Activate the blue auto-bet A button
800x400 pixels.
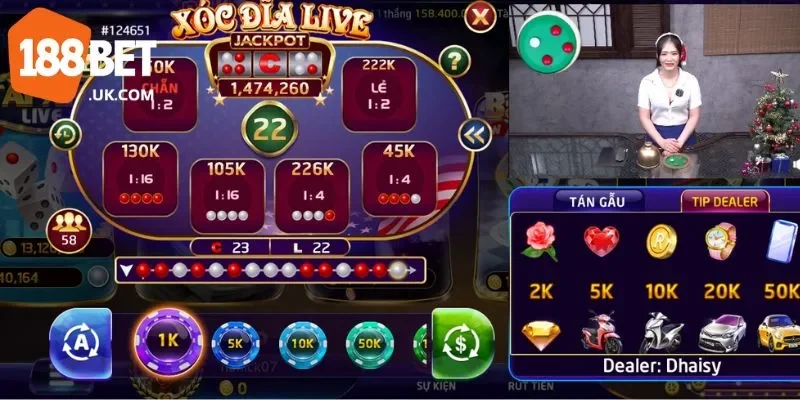(x=80, y=341)
